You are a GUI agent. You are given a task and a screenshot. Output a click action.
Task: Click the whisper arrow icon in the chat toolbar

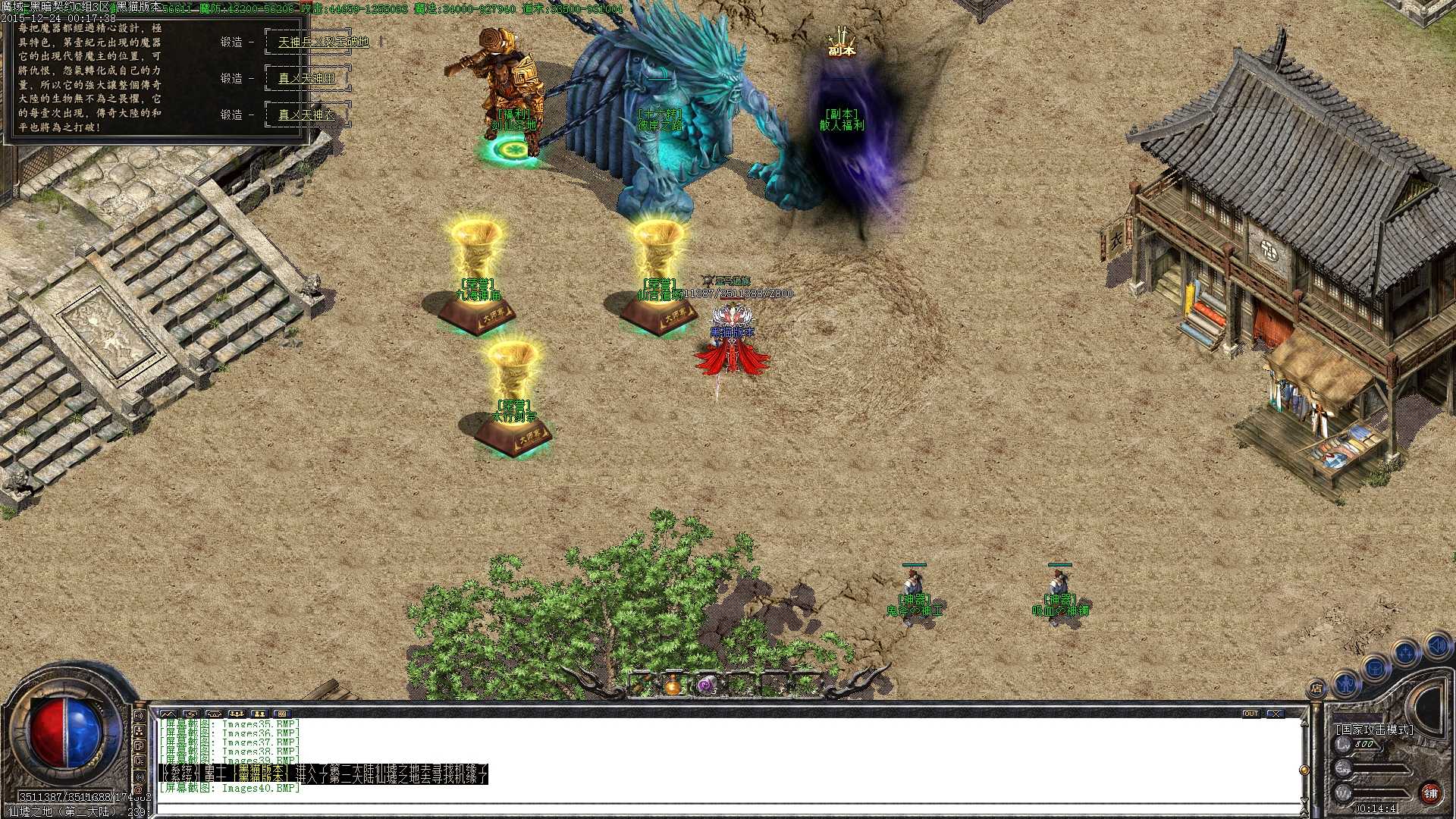pos(192,714)
